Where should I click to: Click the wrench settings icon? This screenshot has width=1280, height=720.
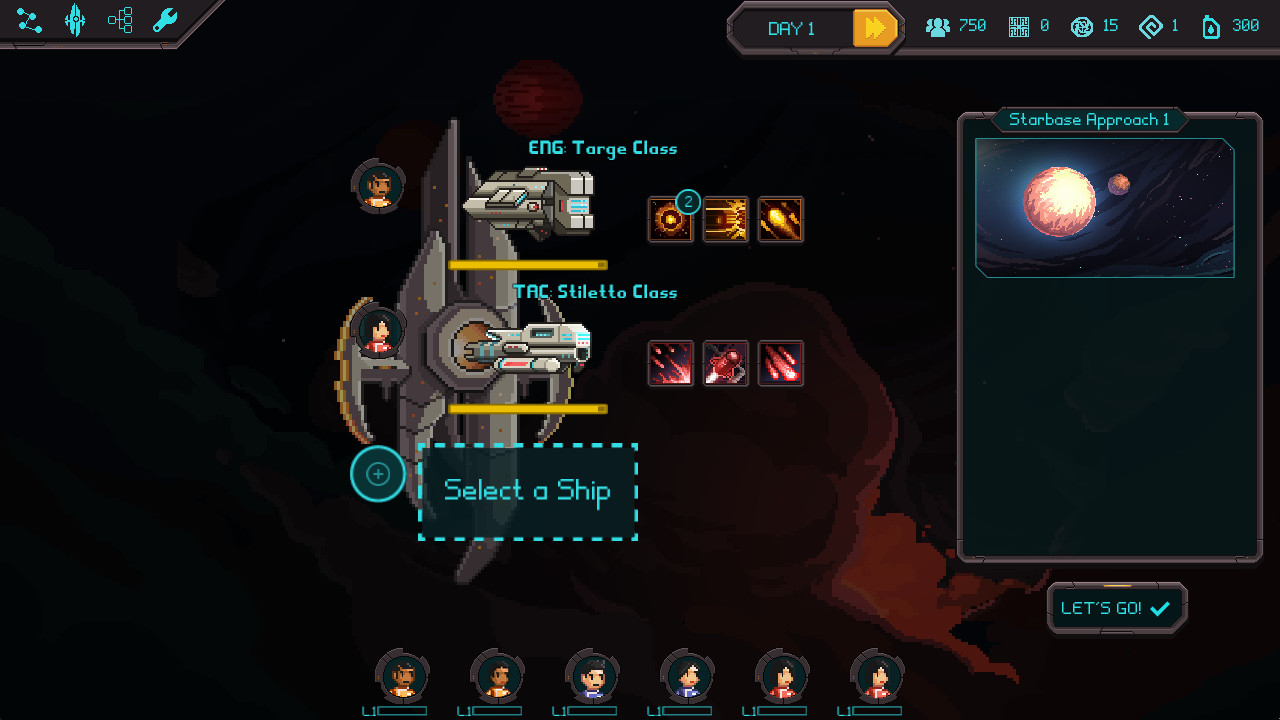coord(163,20)
